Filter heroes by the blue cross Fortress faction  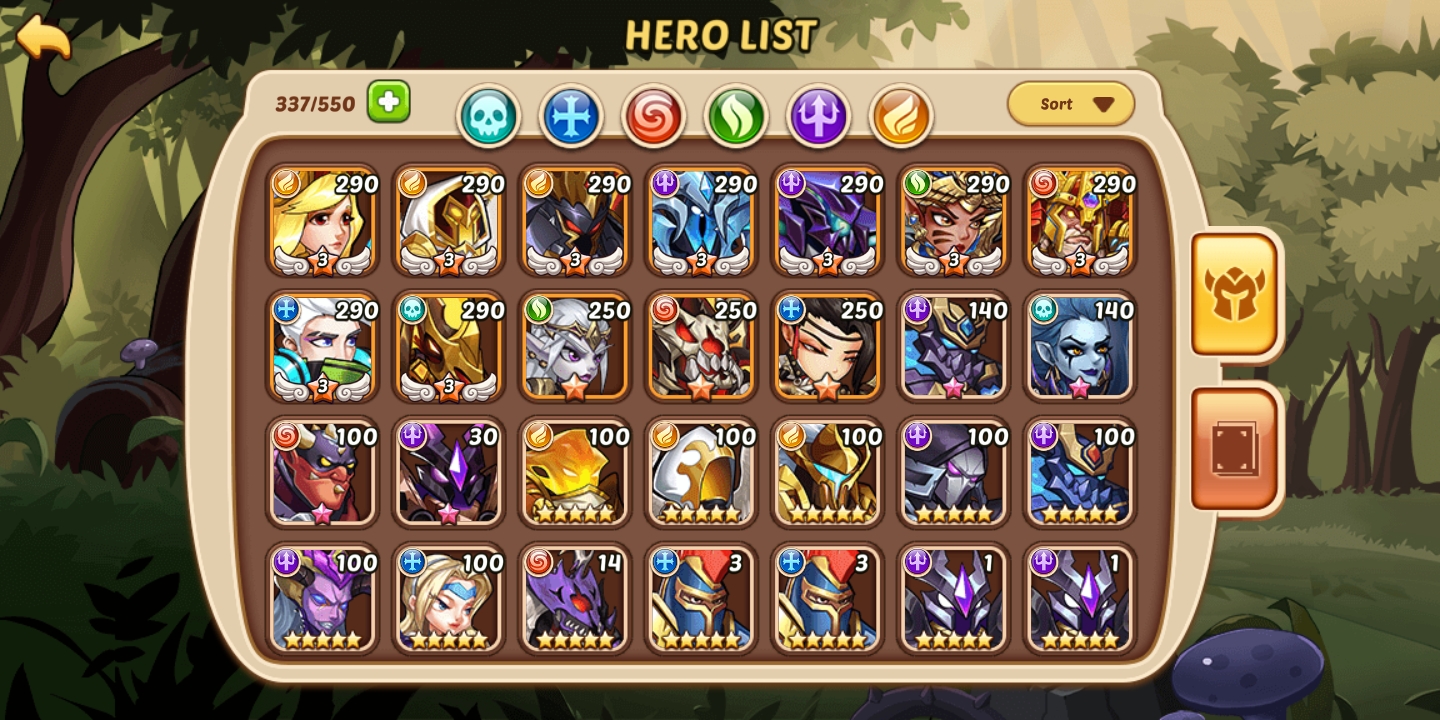[571, 113]
